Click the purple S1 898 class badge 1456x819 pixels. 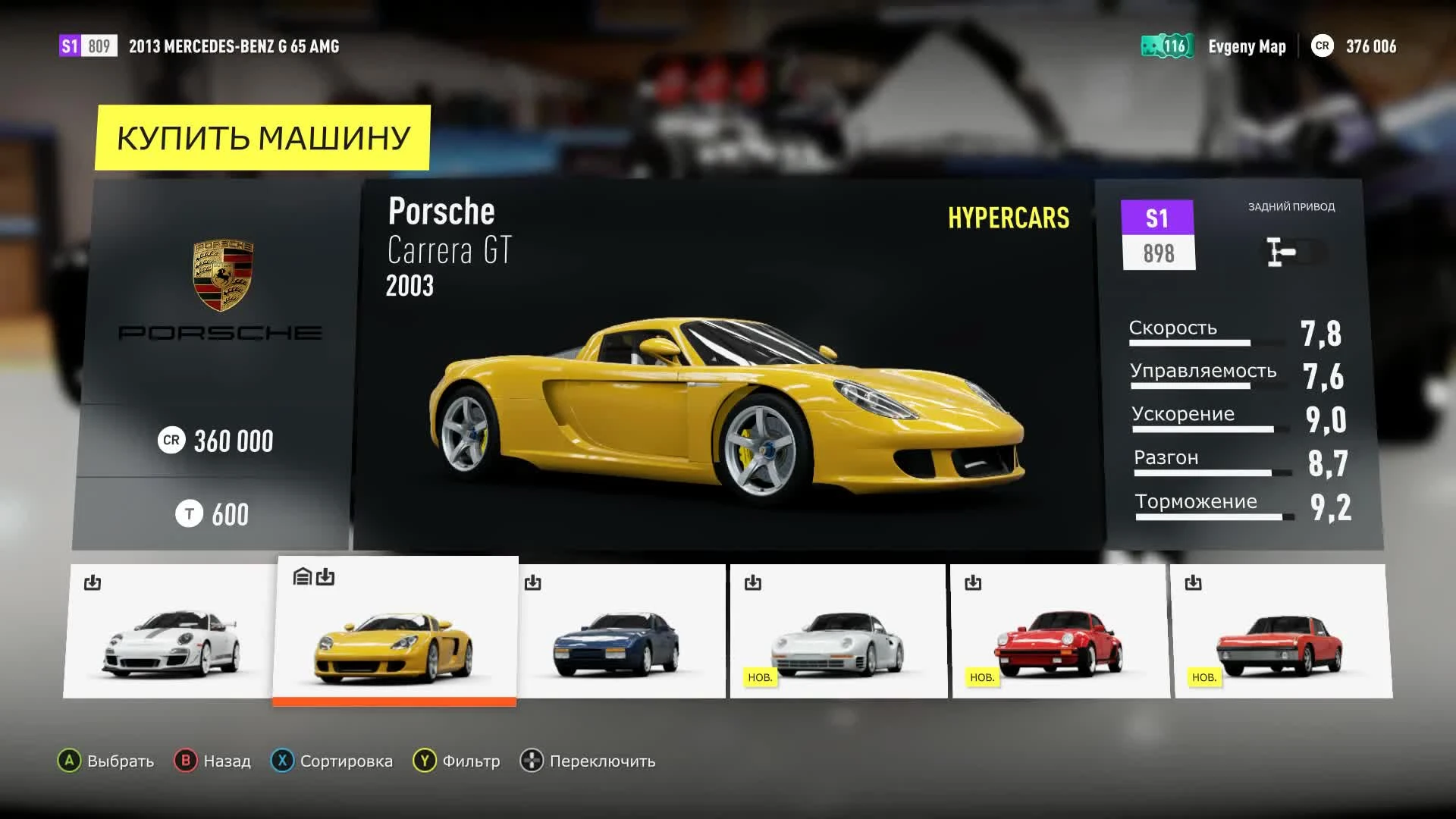coord(1158,234)
